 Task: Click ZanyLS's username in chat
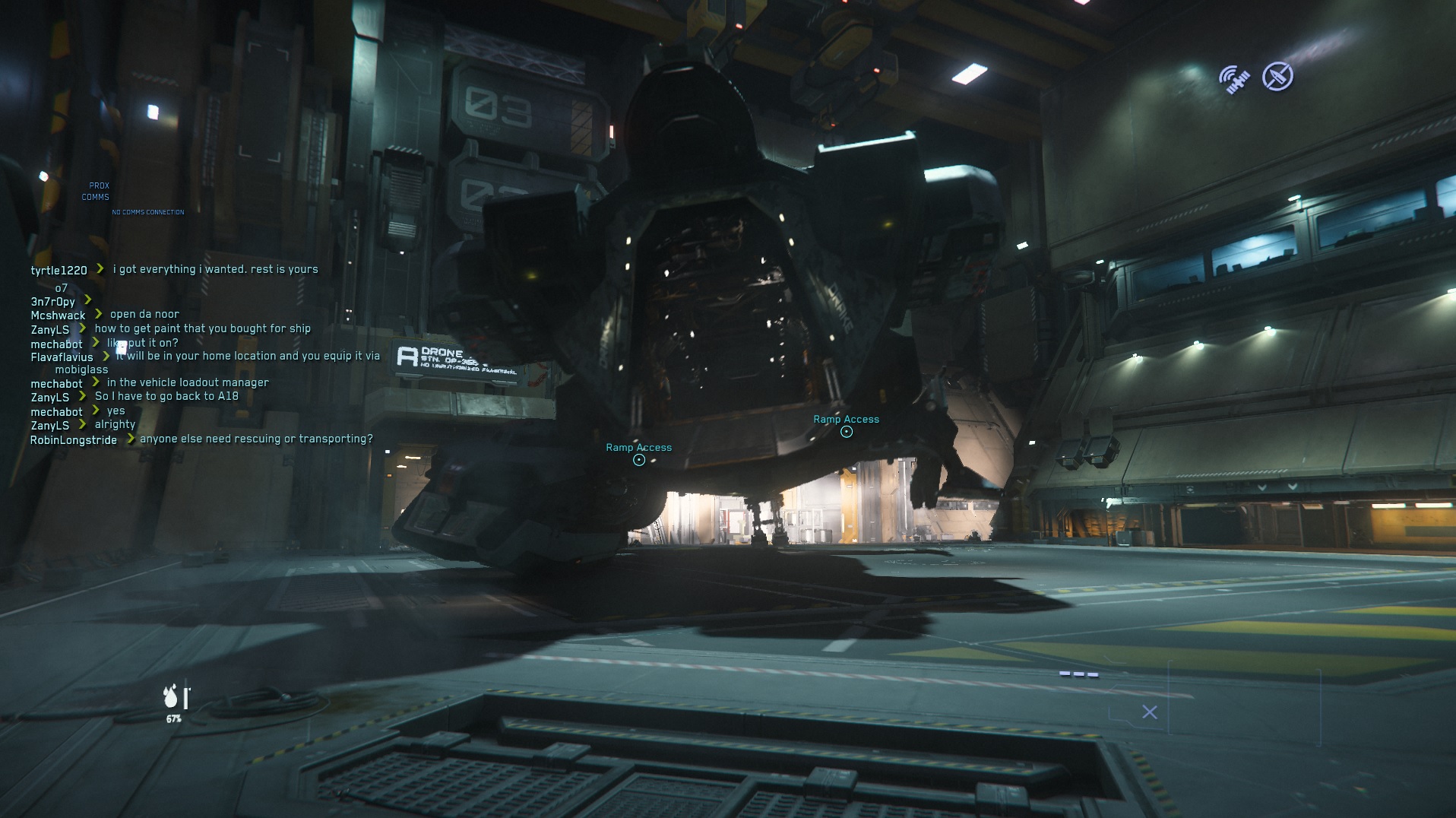coord(49,328)
